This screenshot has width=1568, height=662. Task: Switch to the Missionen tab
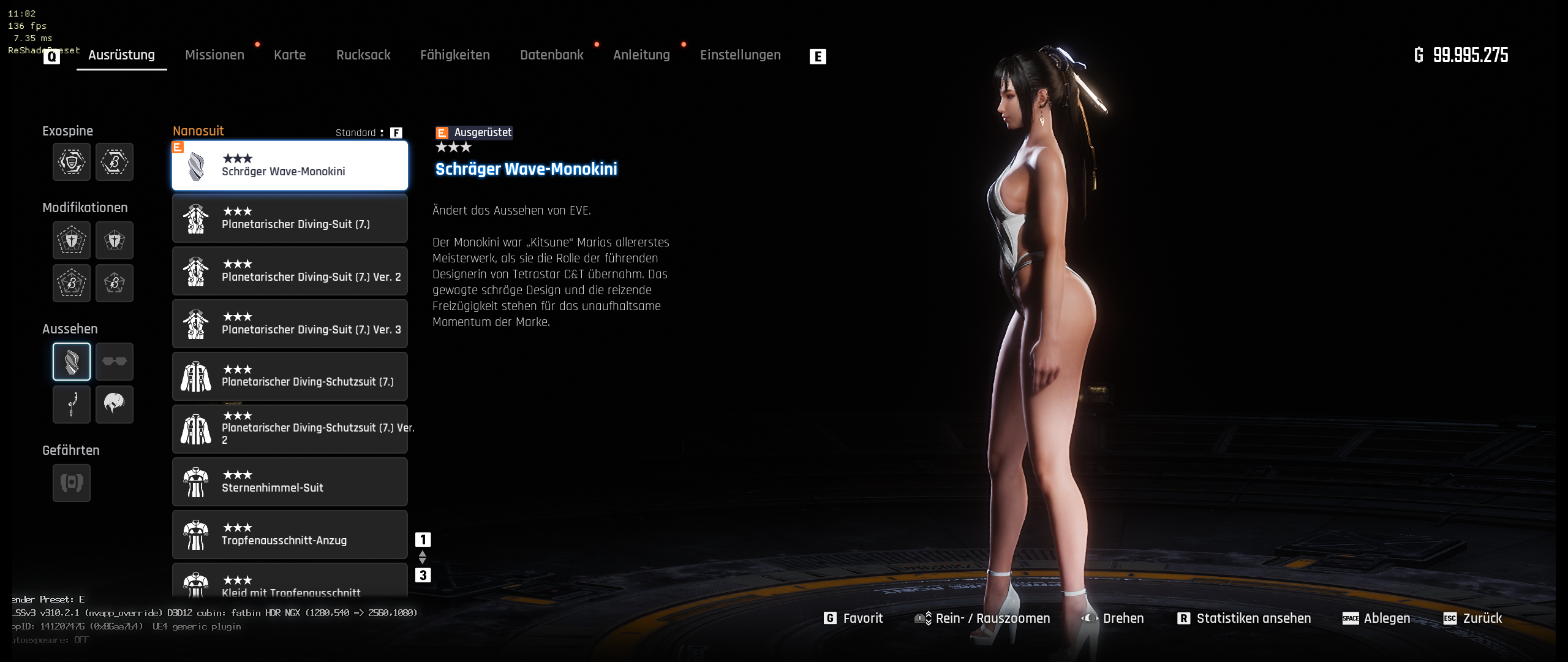pyautogui.click(x=214, y=55)
